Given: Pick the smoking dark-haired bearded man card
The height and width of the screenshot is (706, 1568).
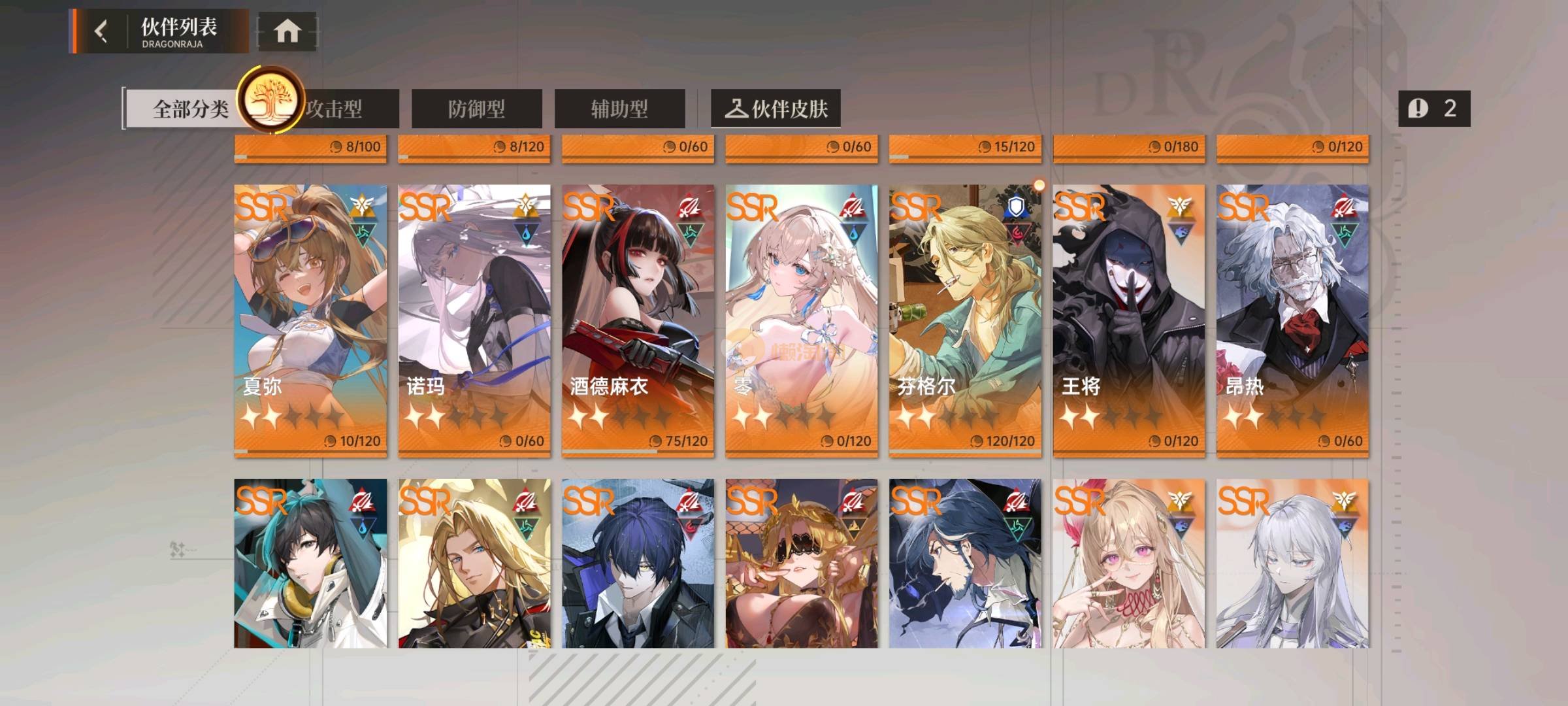Looking at the screenshot, I should pyautogui.click(x=965, y=563).
